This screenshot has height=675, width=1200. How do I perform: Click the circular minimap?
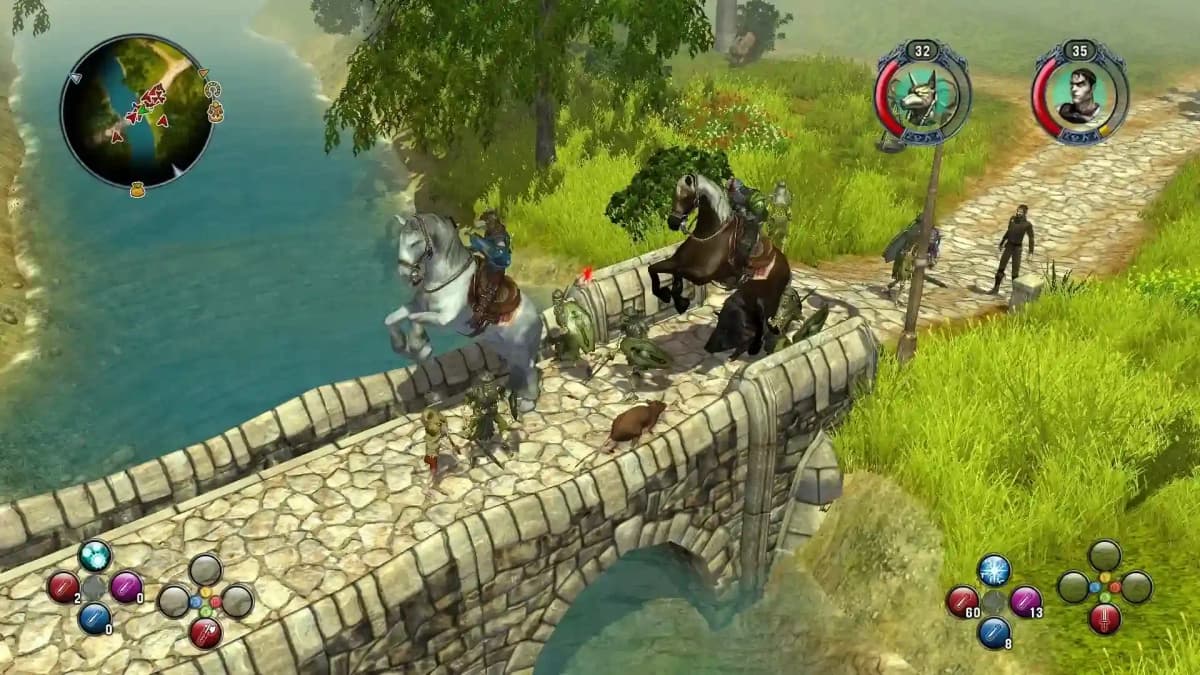tap(137, 111)
